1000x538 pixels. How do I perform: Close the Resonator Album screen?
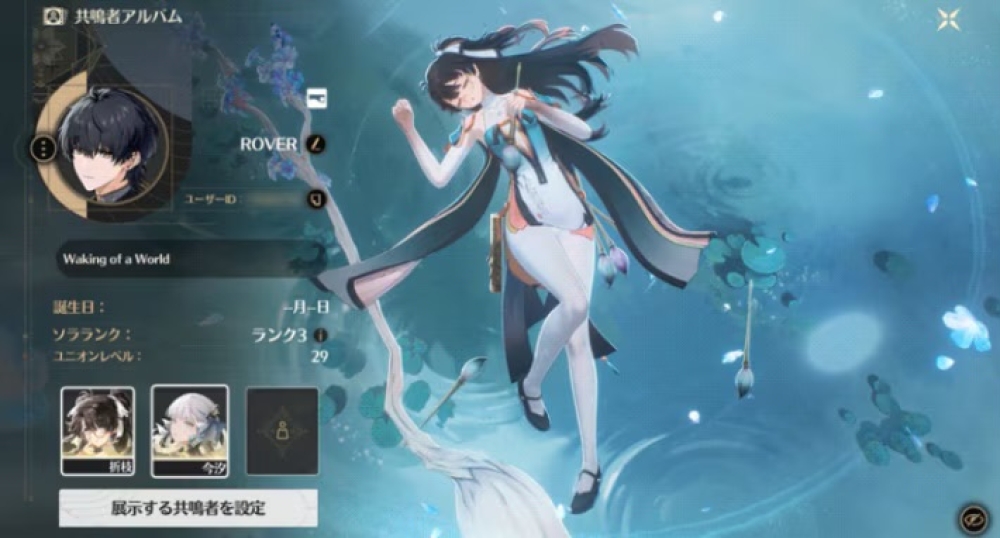tap(947, 20)
